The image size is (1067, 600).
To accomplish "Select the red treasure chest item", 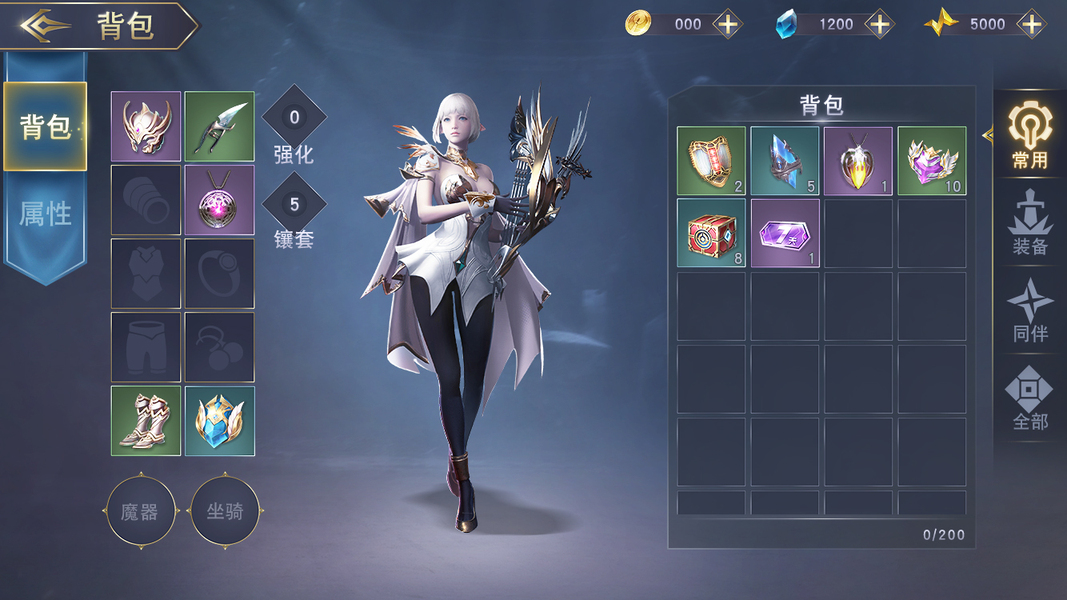I will [711, 233].
